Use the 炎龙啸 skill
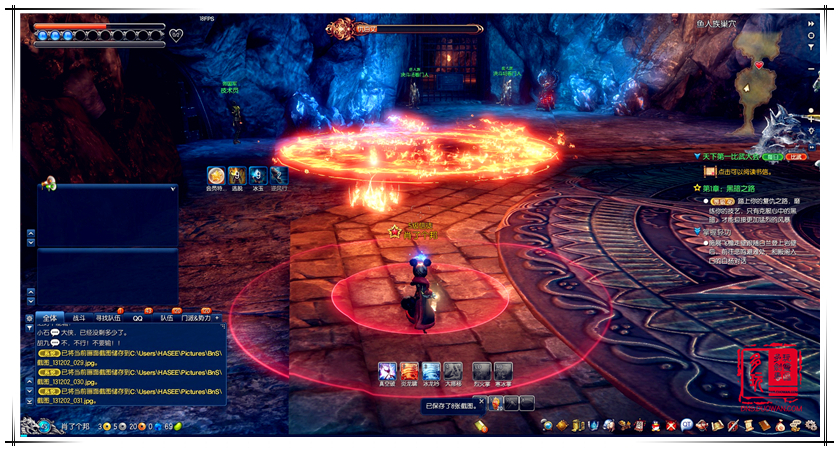This screenshot has height=451, width=839. coord(409,372)
